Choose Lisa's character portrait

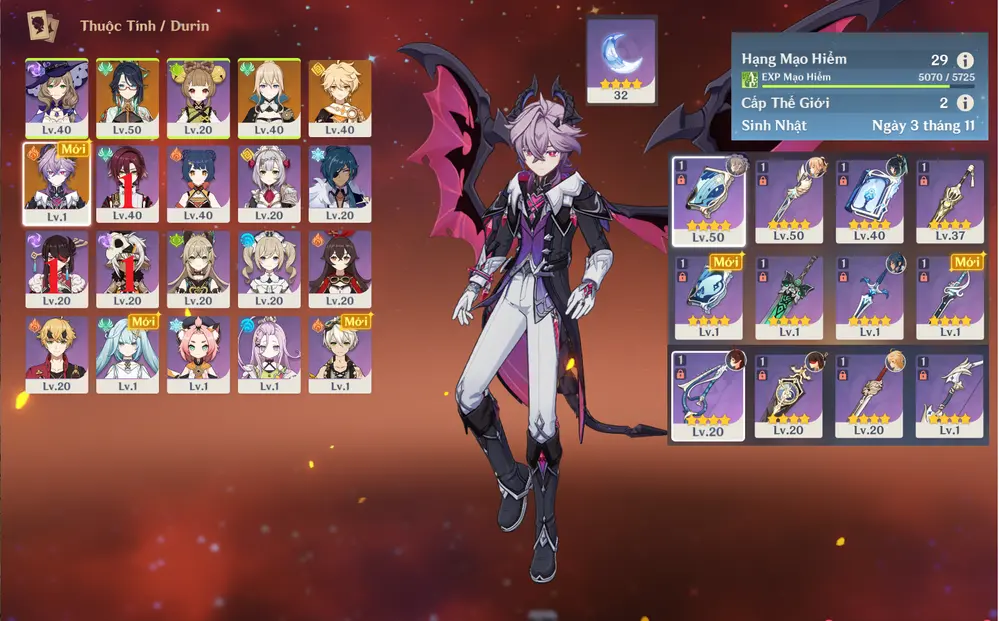click(x=56, y=97)
